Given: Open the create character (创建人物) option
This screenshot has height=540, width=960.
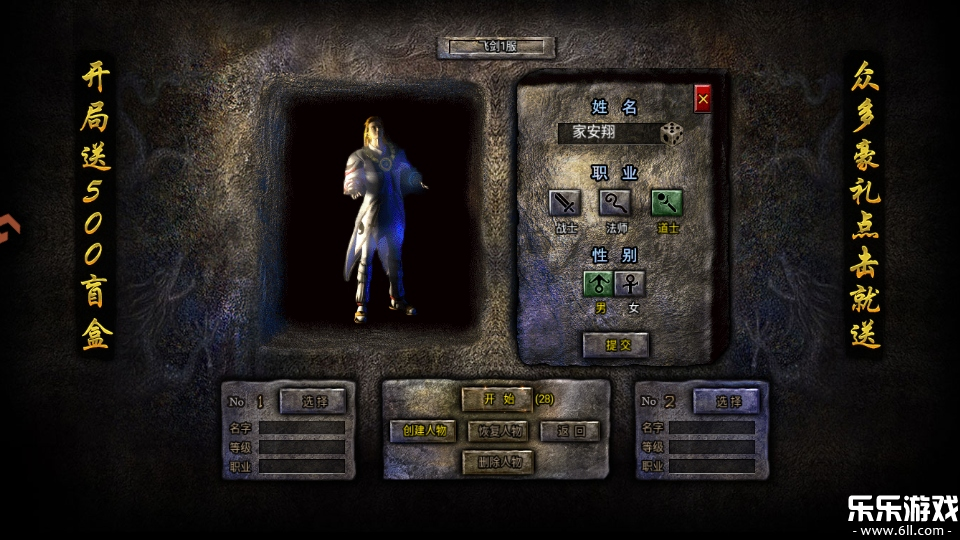Looking at the screenshot, I should pos(423,431).
